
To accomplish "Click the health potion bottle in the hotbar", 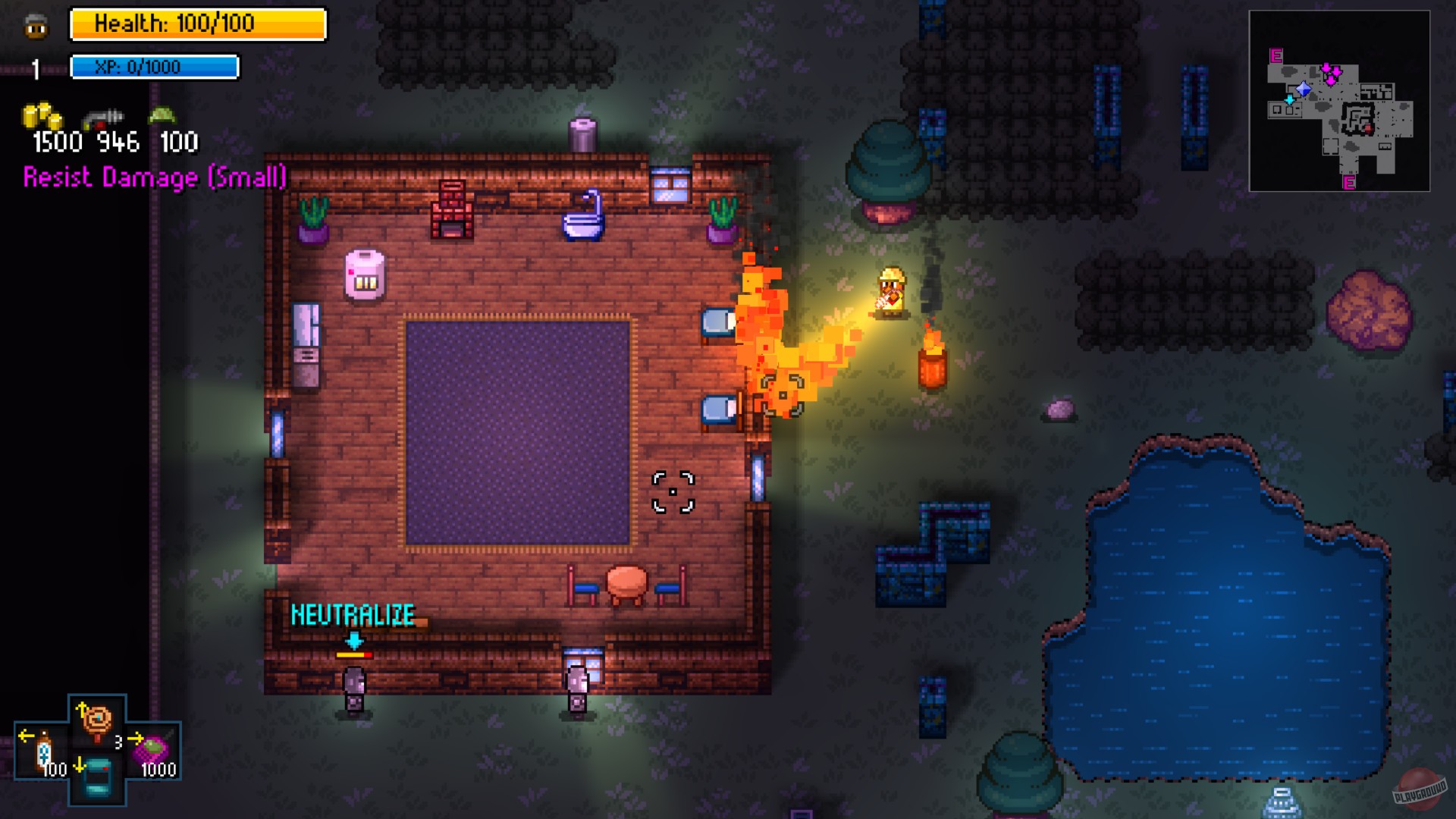I will (x=44, y=749).
